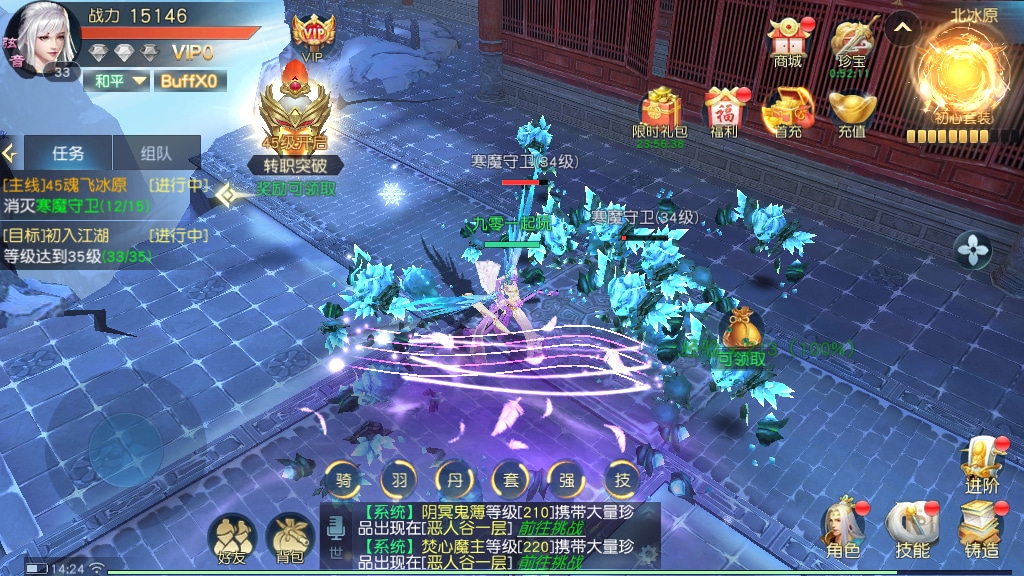This screenshot has width=1024, height=576.
Task: Open the 角色 character menu
Action: (x=843, y=528)
